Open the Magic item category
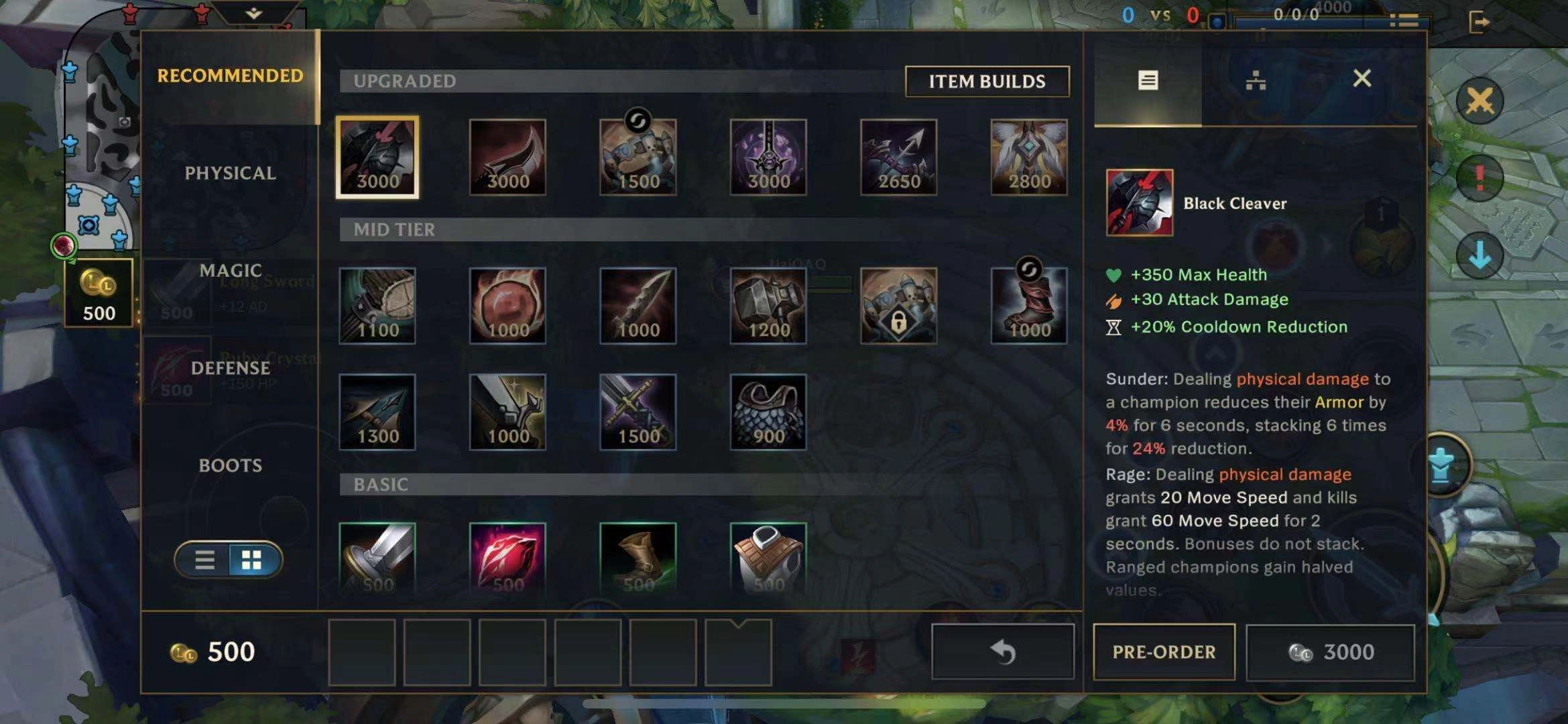The height and width of the screenshot is (724, 1568). point(230,270)
